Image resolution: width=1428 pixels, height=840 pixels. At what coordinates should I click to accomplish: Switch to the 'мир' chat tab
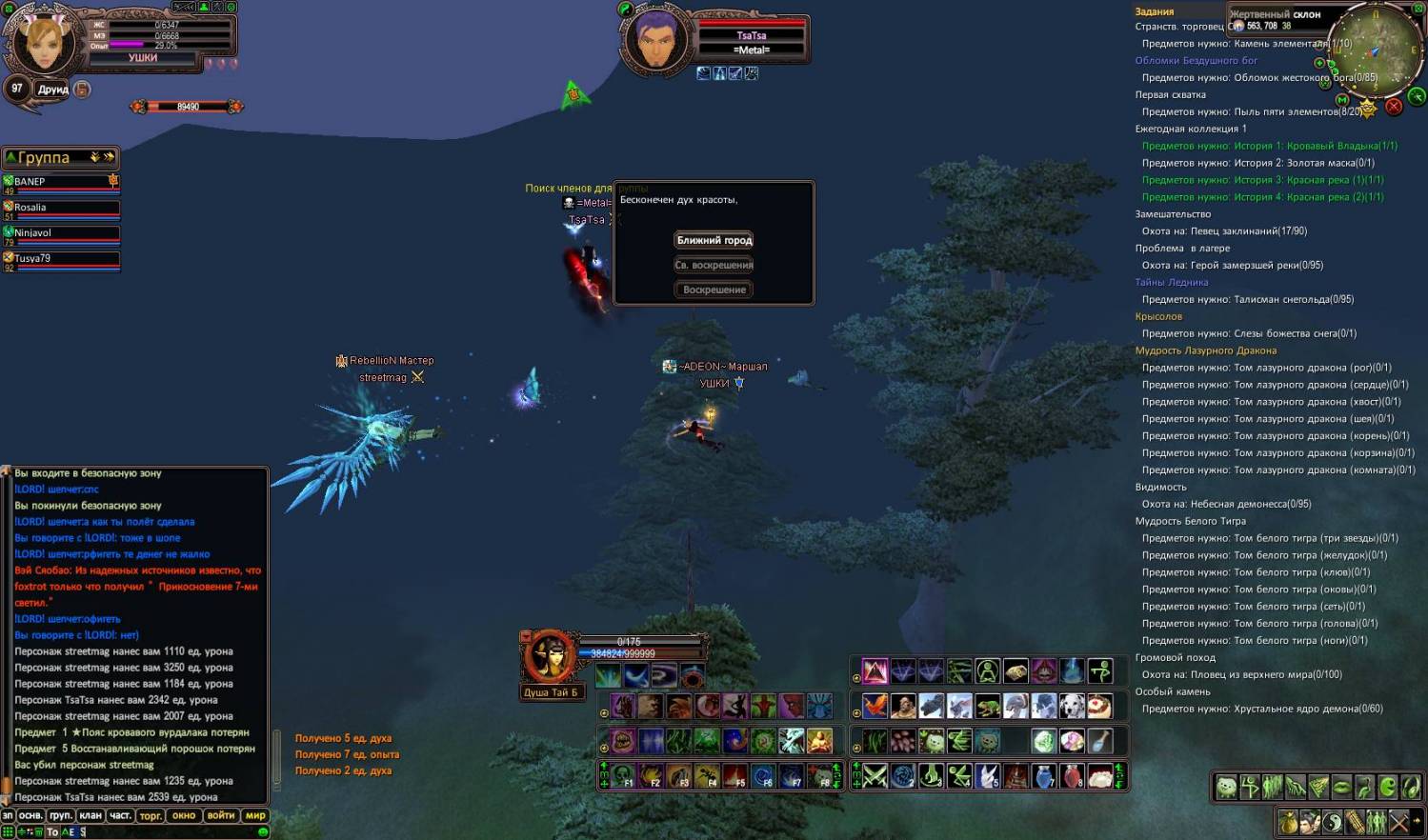coord(255,815)
